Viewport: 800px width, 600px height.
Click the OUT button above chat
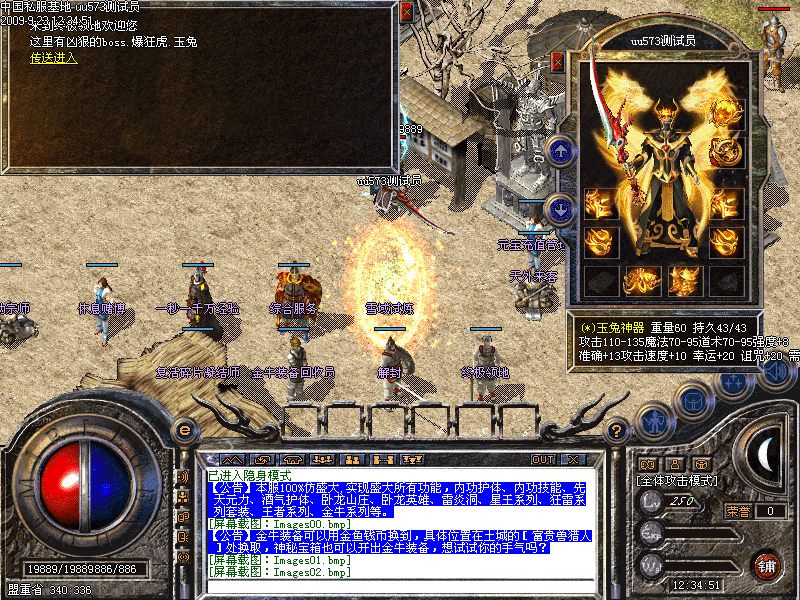pos(543,459)
